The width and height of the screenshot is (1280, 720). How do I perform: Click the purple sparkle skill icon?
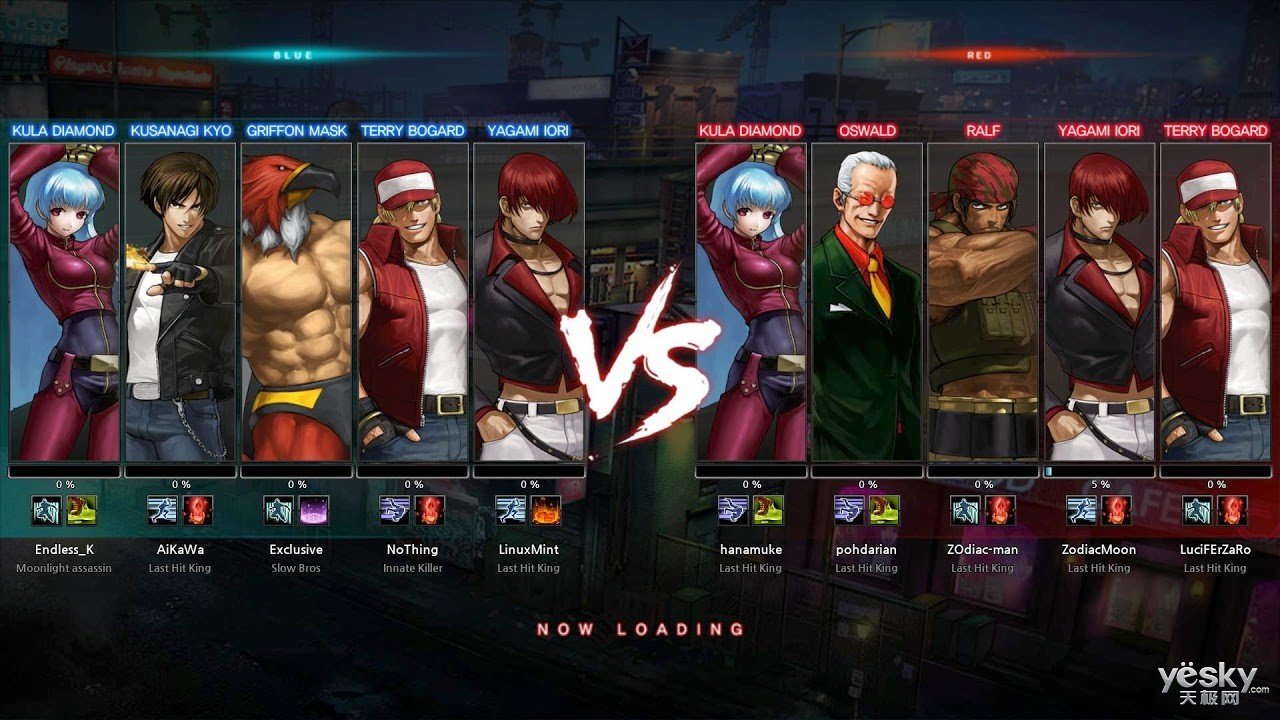tap(313, 510)
